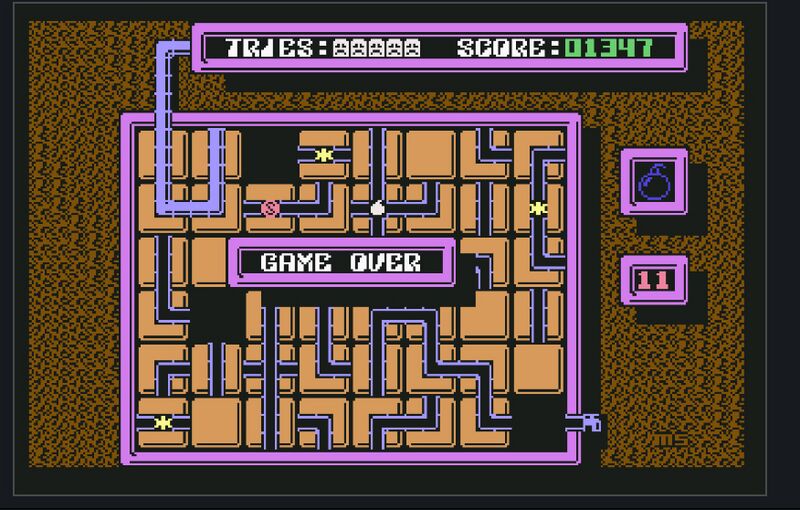800x510 pixels.
Task: Dismiss the GAME OVER banner
Action: (341, 262)
